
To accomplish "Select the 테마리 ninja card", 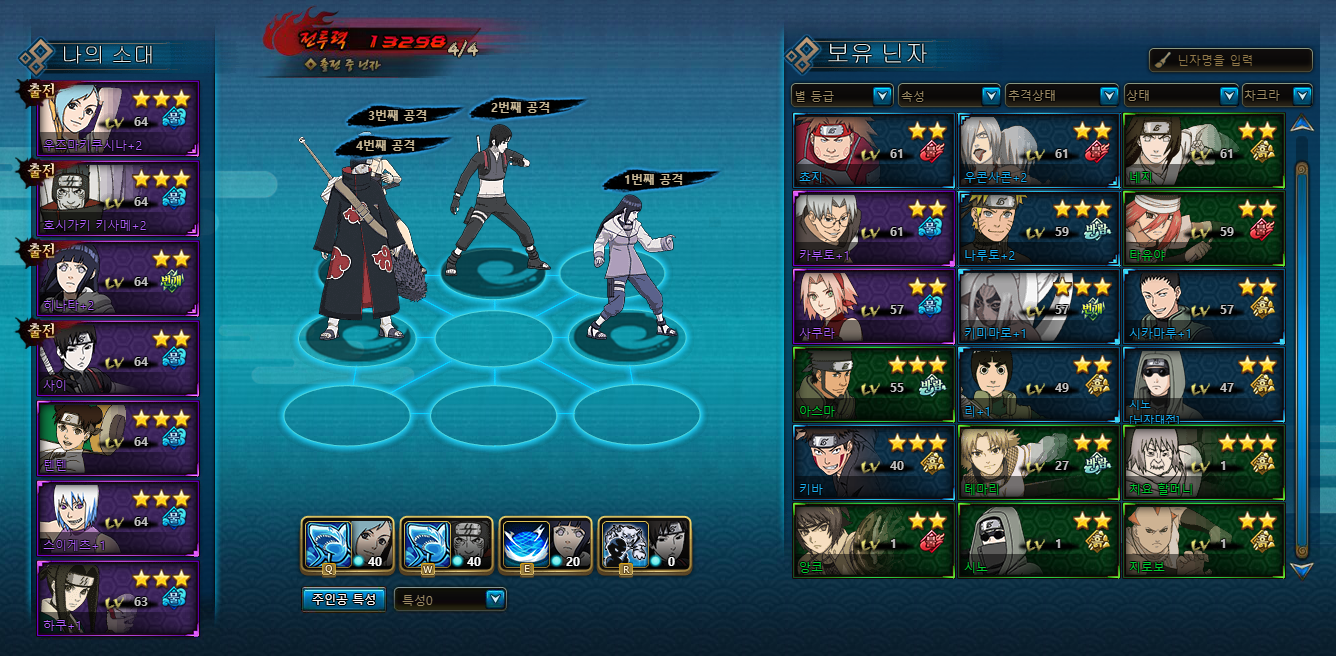I will coord(1038,463).
